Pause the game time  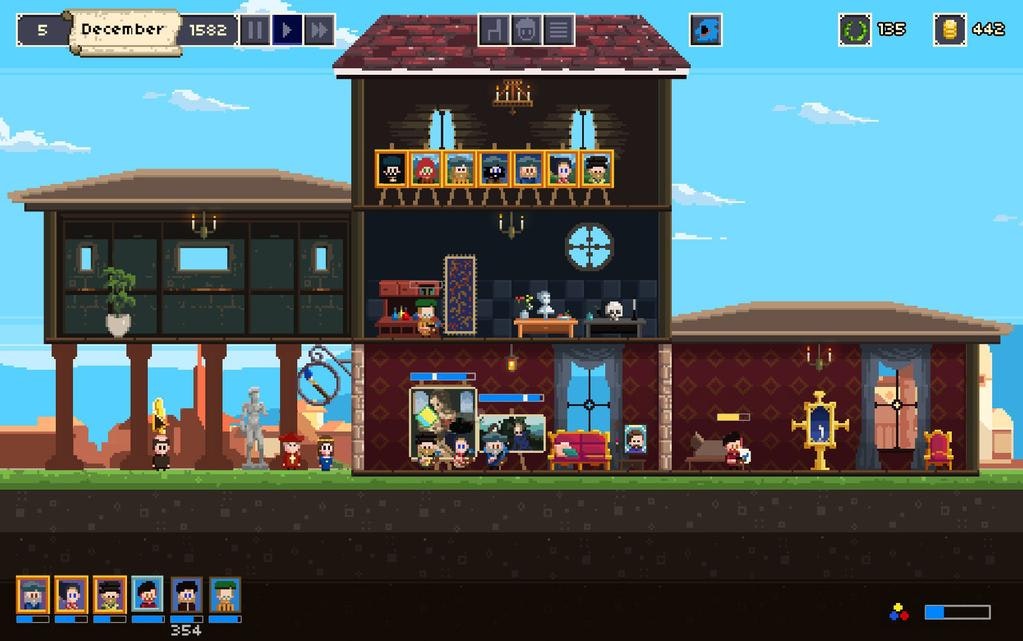255,30
